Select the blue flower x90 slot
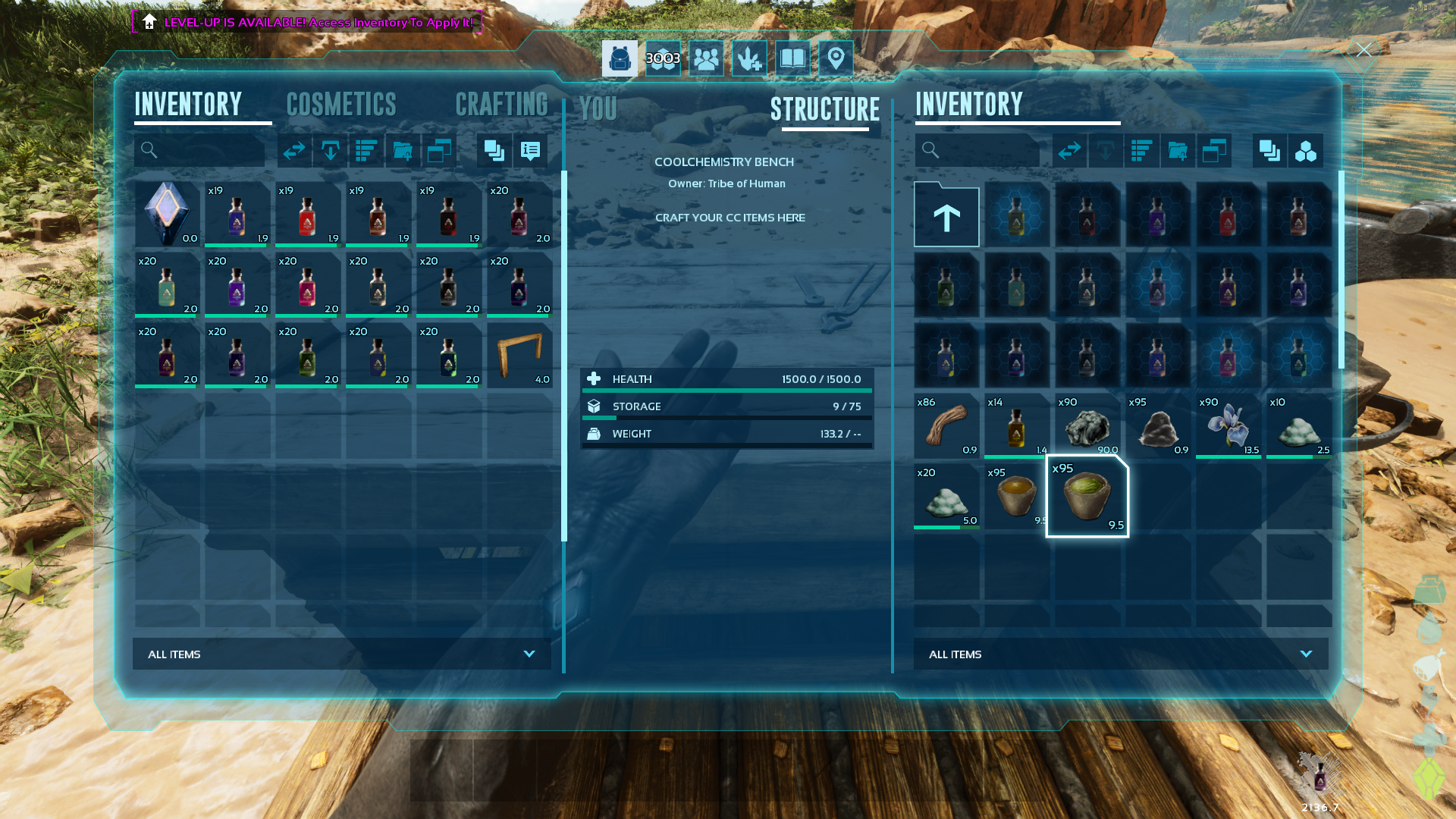The image size is (1456, 819). click(1228, 425)
